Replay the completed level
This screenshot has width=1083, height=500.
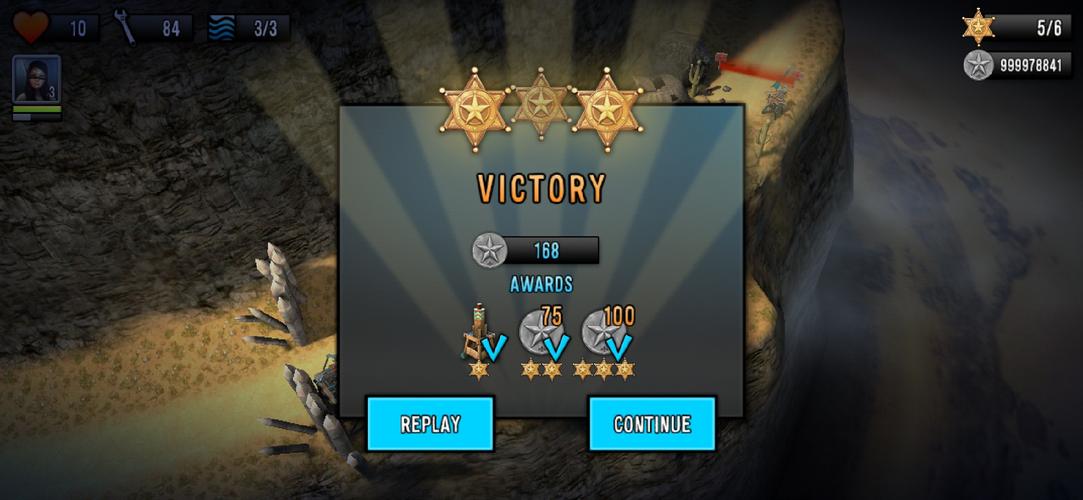coord(430,424)
